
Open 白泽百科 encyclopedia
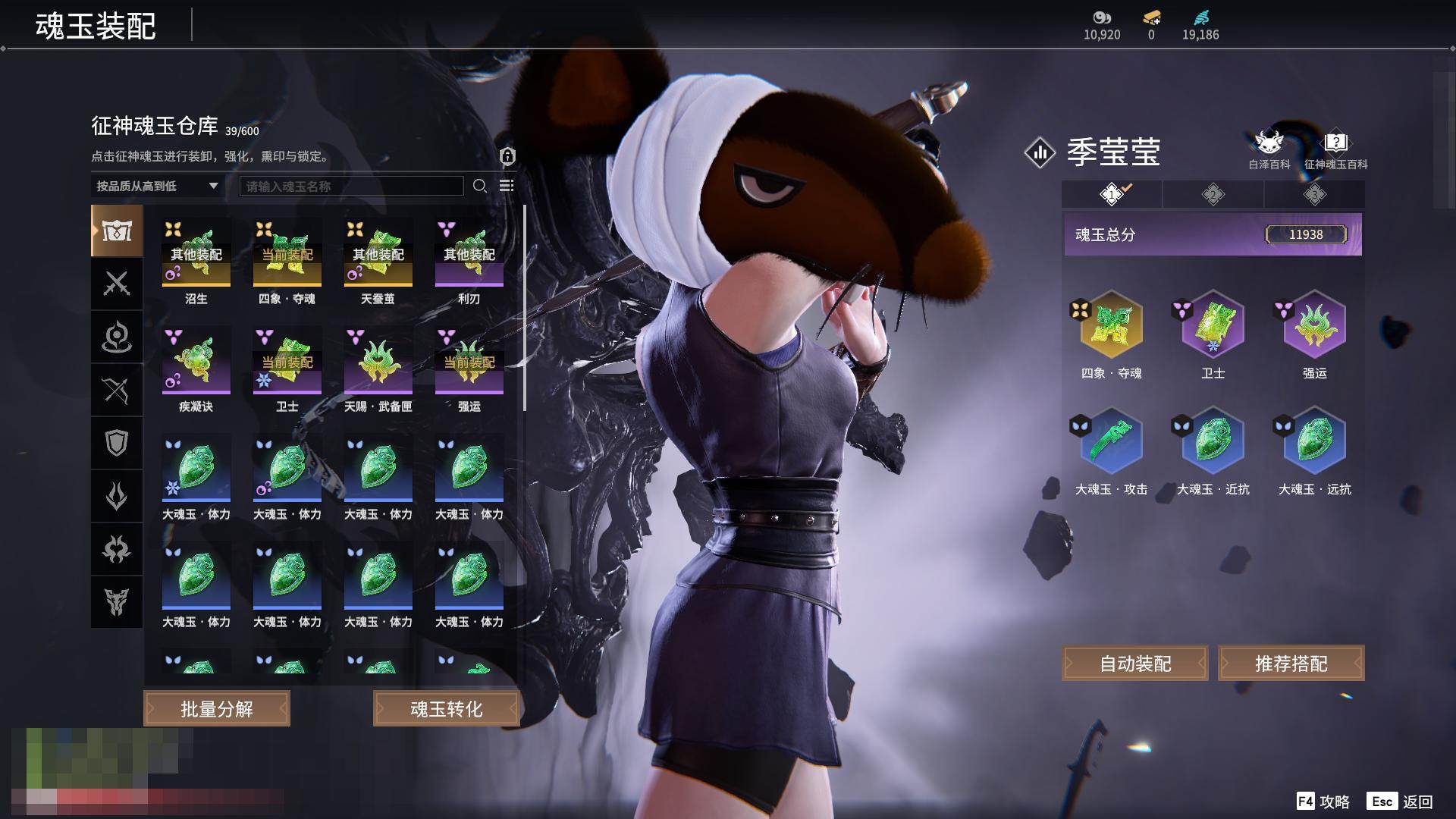(x=1269, y=149)
